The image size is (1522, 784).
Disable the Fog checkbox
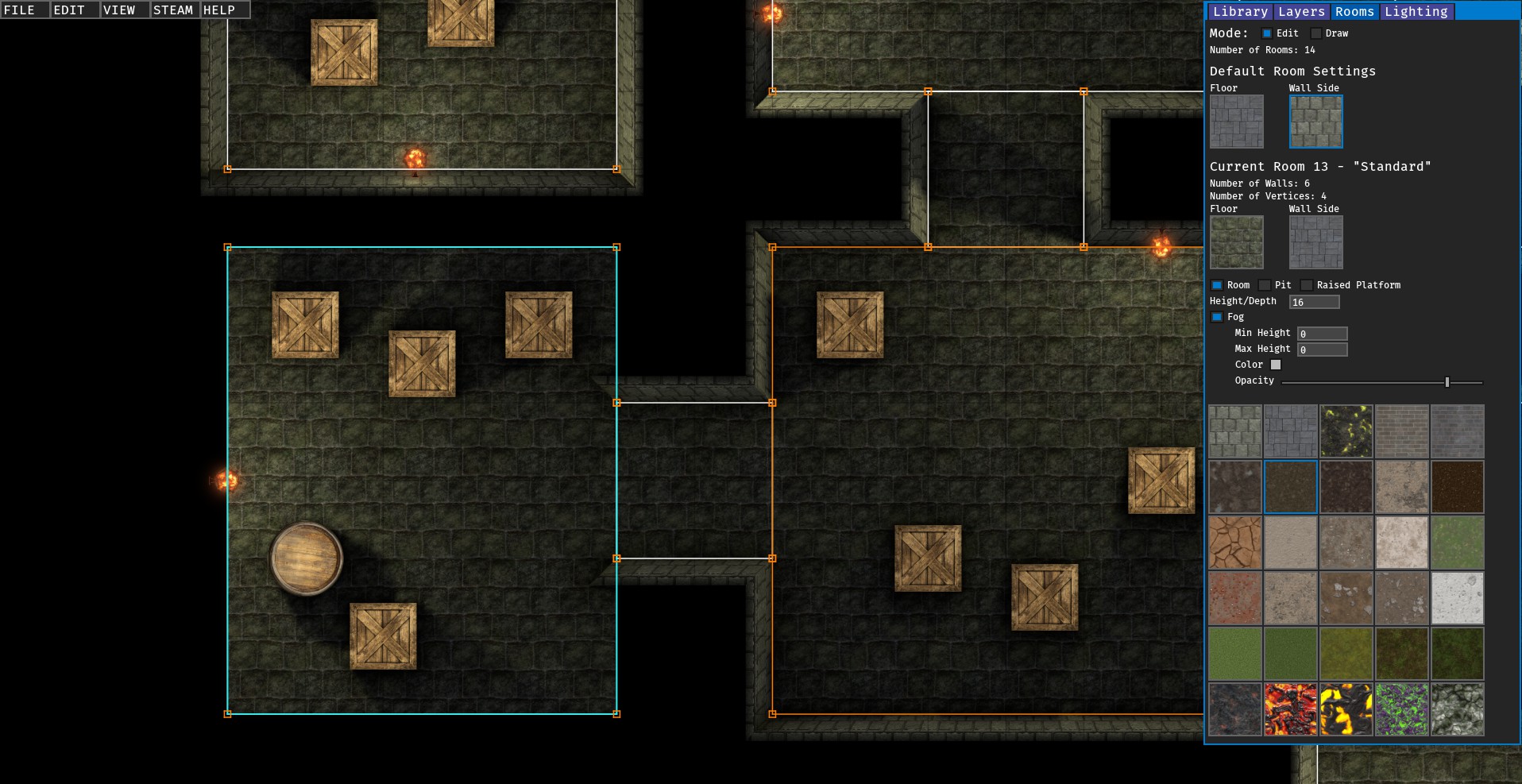click(1217, 316)
